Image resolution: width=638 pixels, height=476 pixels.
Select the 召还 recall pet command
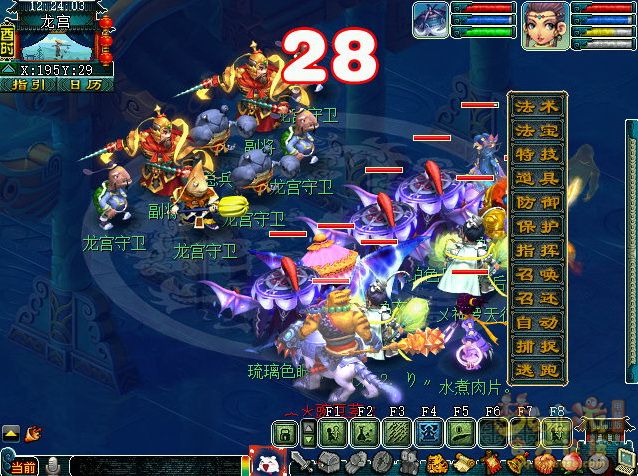click(537, 298)
